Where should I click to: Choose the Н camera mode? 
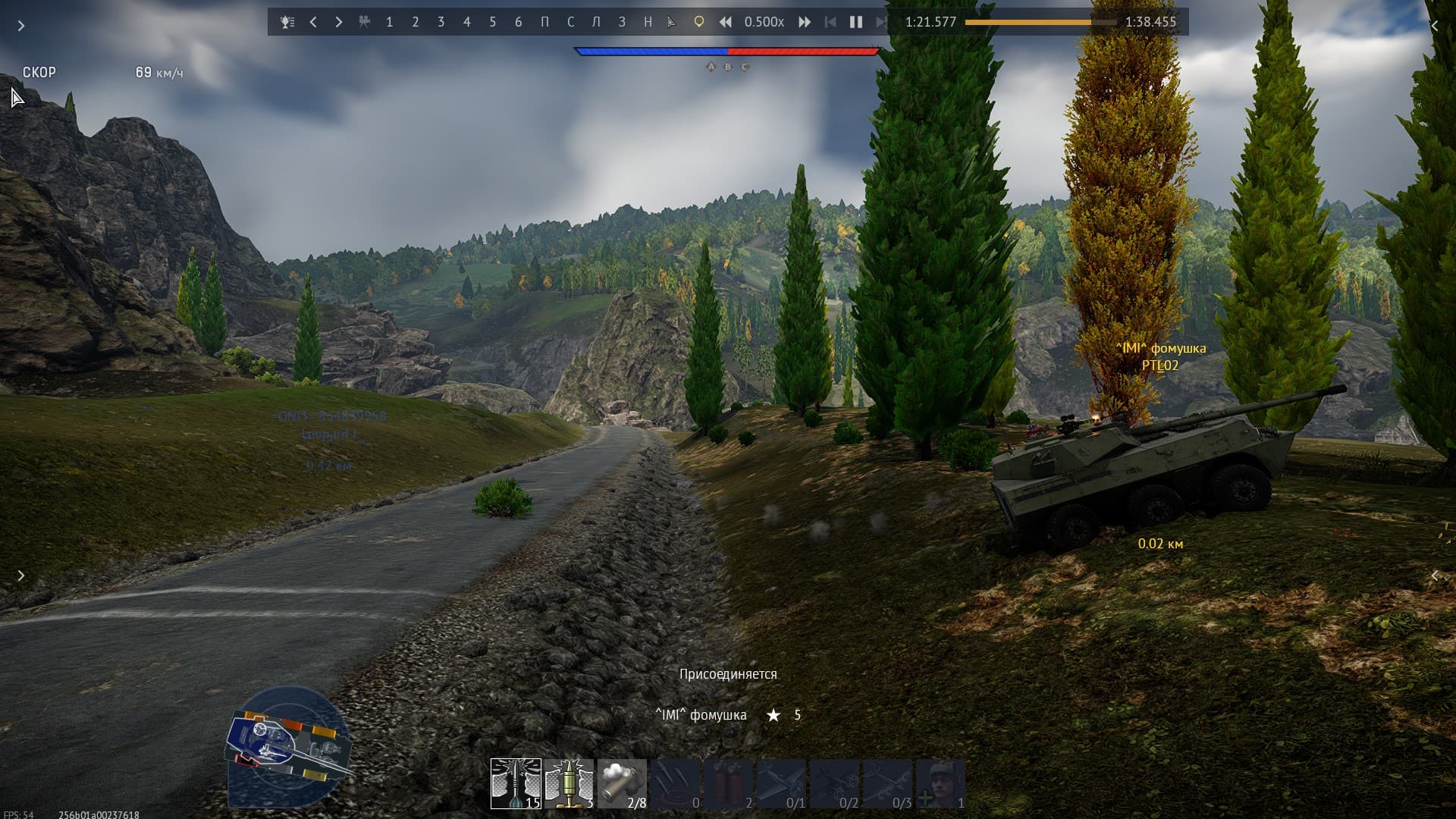[648, 22]
